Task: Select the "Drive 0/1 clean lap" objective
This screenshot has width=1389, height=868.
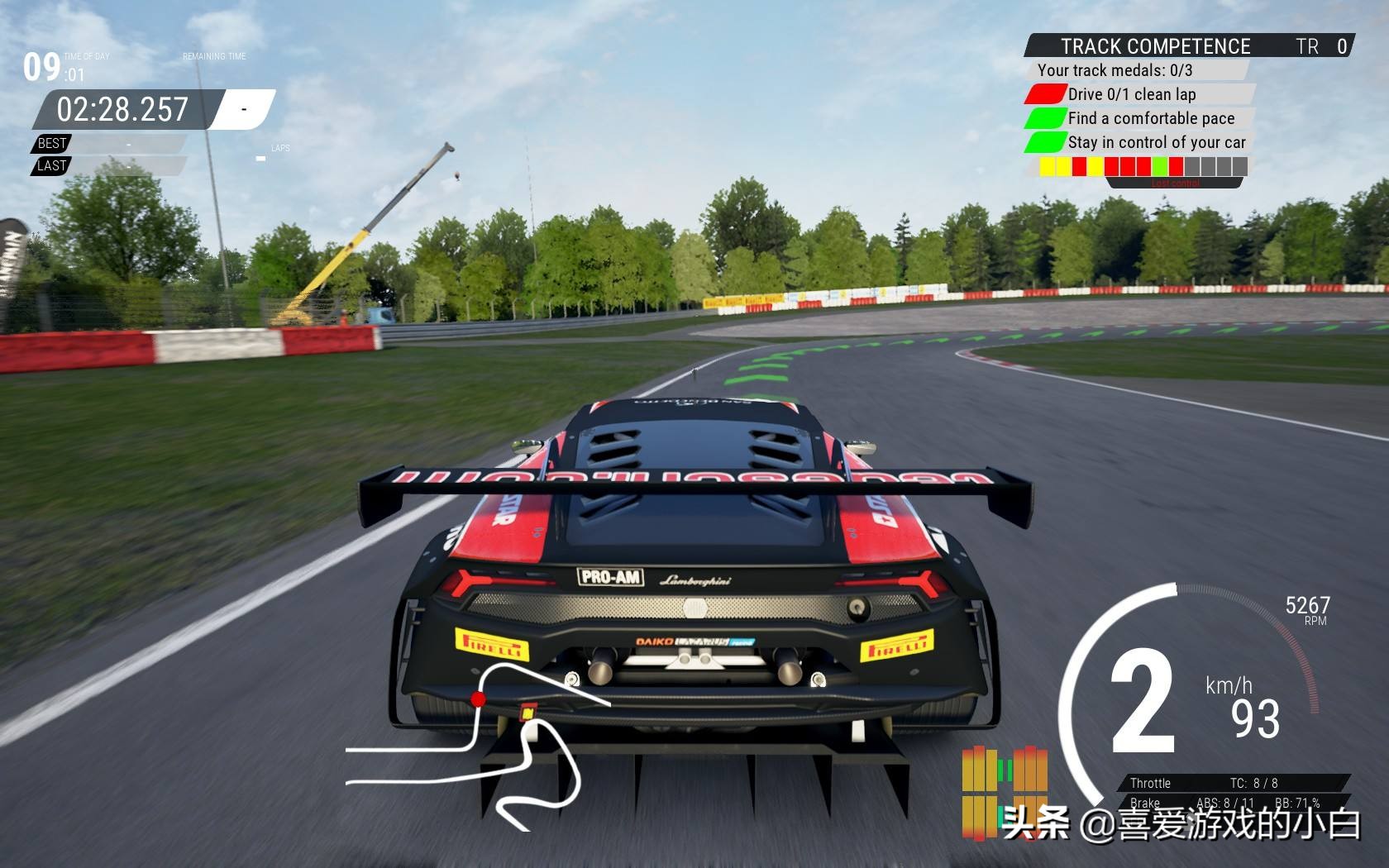Action: (x=1131, y=94)
